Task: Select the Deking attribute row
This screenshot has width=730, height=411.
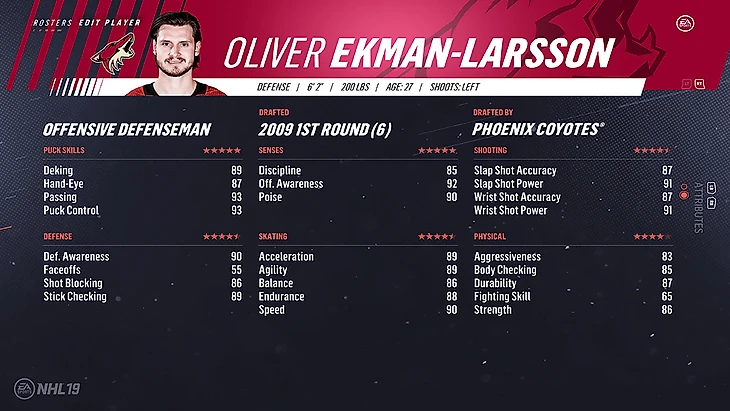Action: pos(140,171)
